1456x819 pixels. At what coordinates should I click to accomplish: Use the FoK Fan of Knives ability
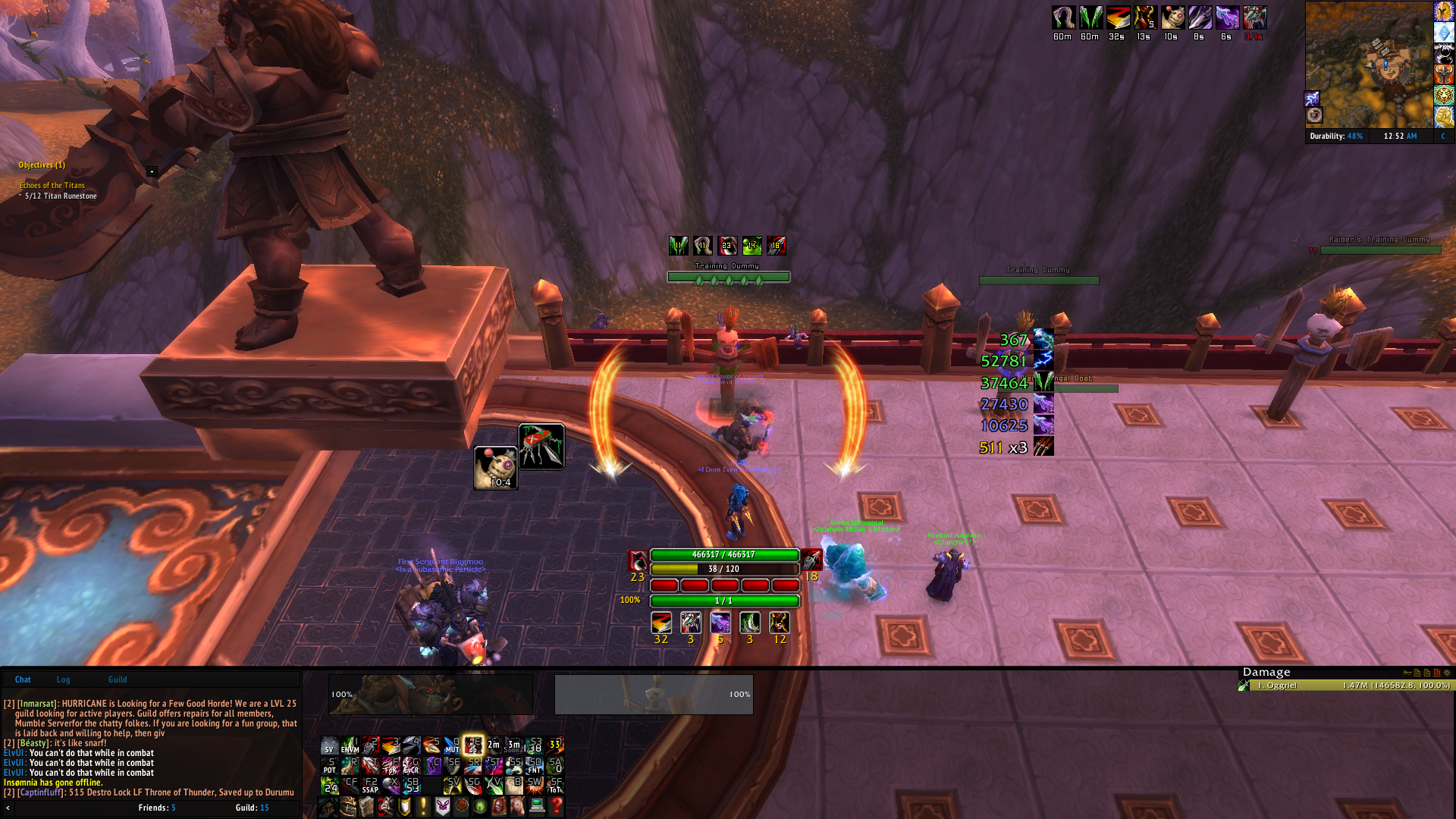point(391,765)
